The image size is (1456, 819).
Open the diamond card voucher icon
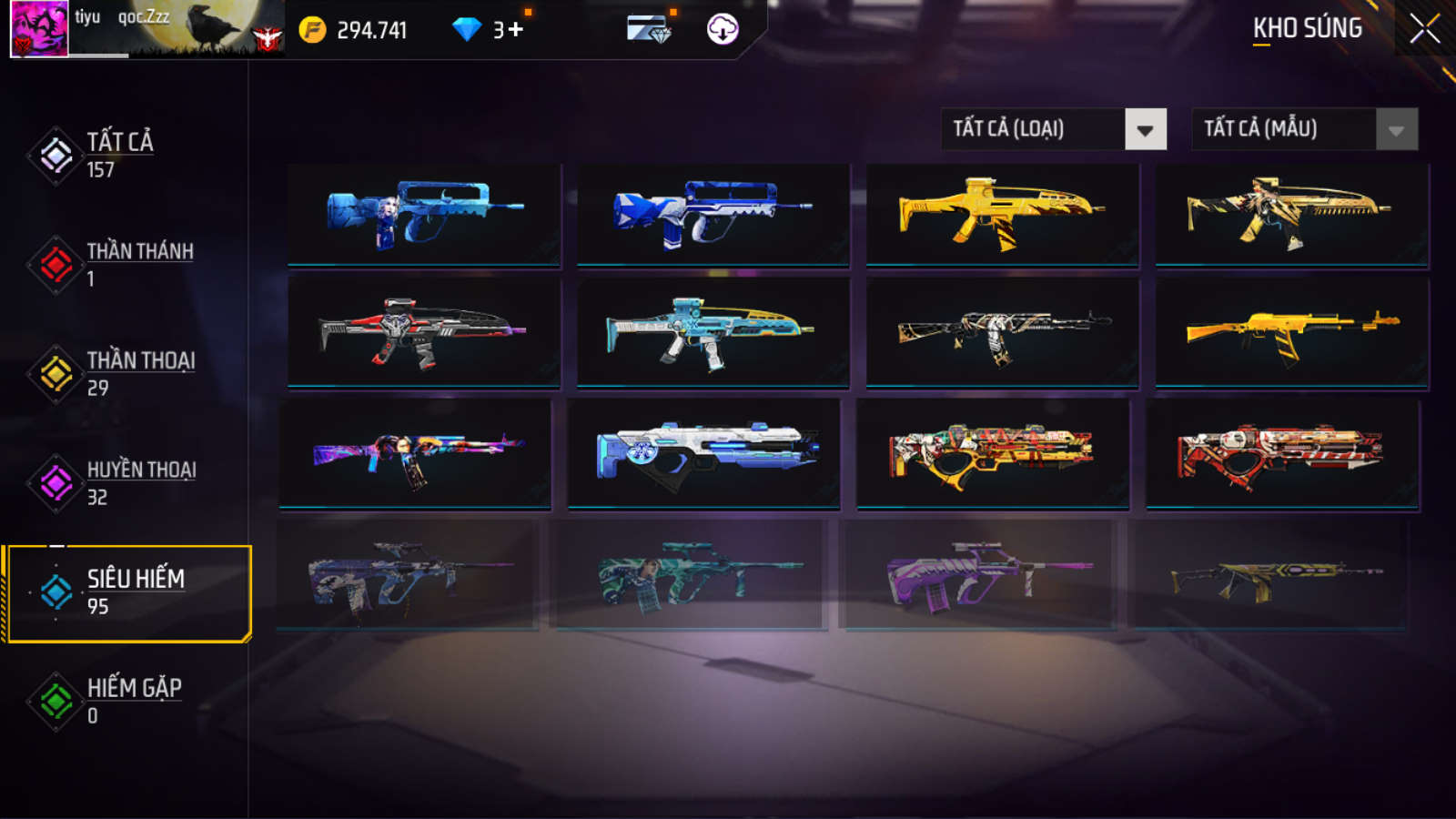click(649, 29)
